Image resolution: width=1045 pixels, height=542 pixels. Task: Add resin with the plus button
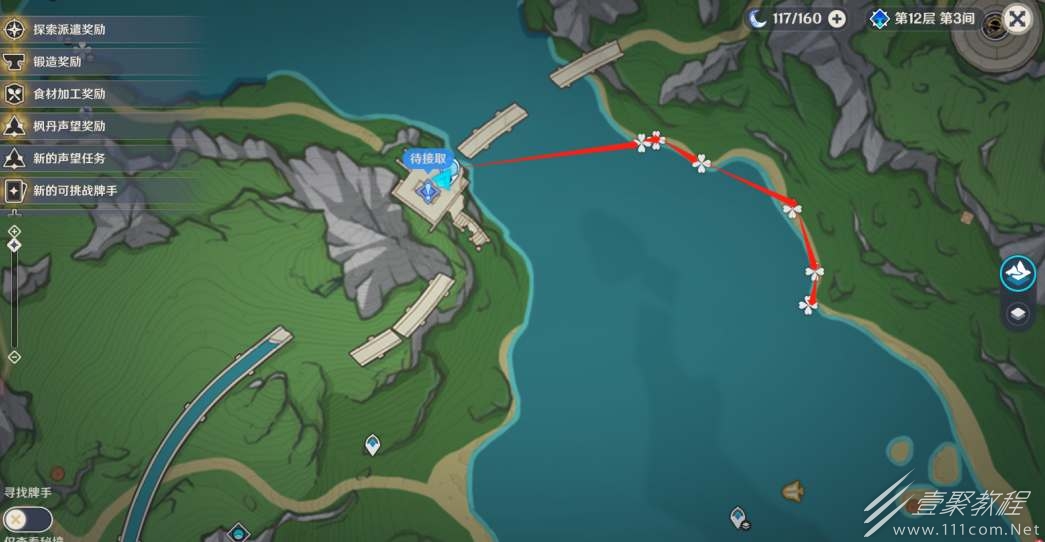837,18
